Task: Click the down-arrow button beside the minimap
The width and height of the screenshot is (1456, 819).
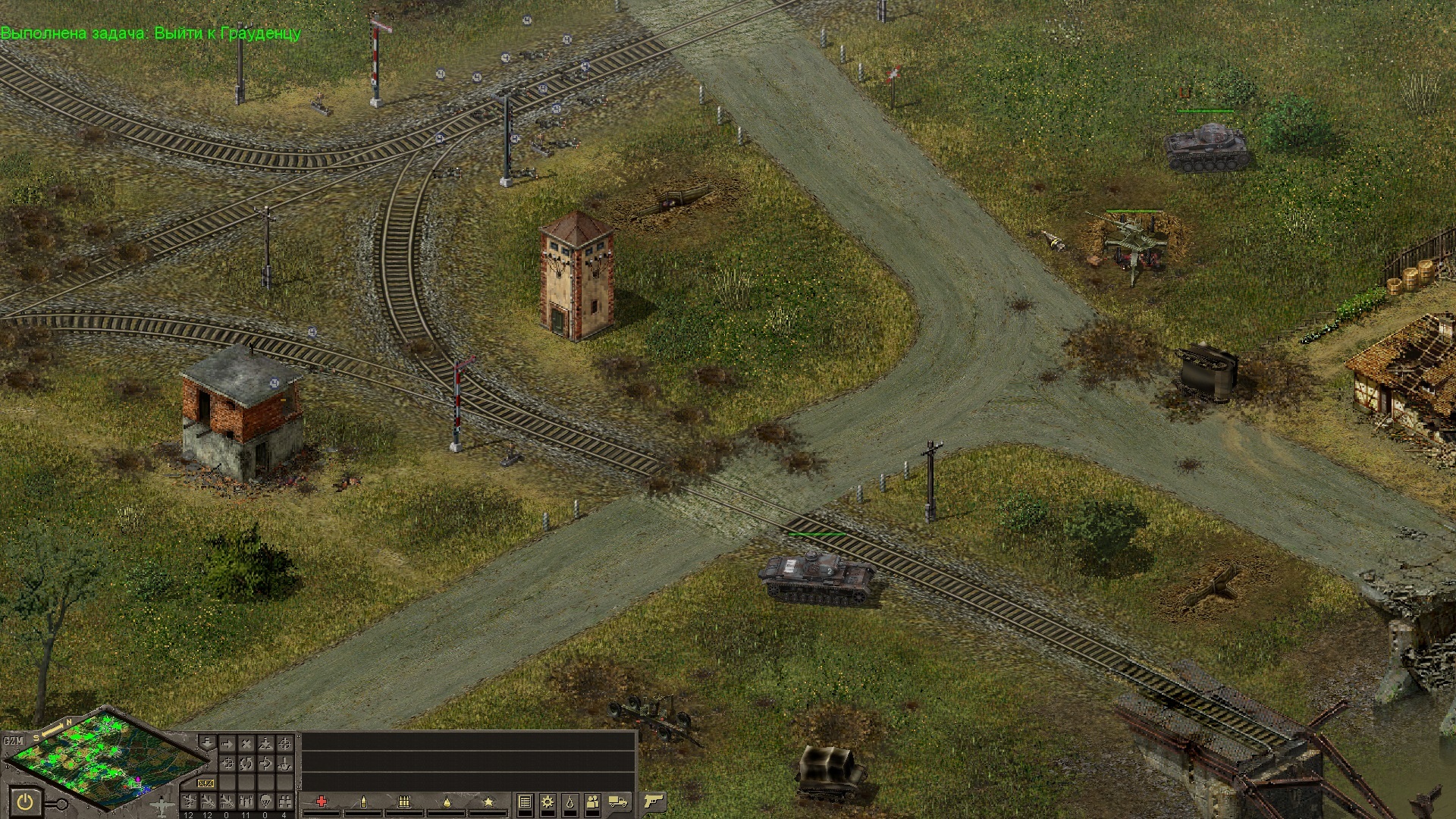Action: (207, 742)
